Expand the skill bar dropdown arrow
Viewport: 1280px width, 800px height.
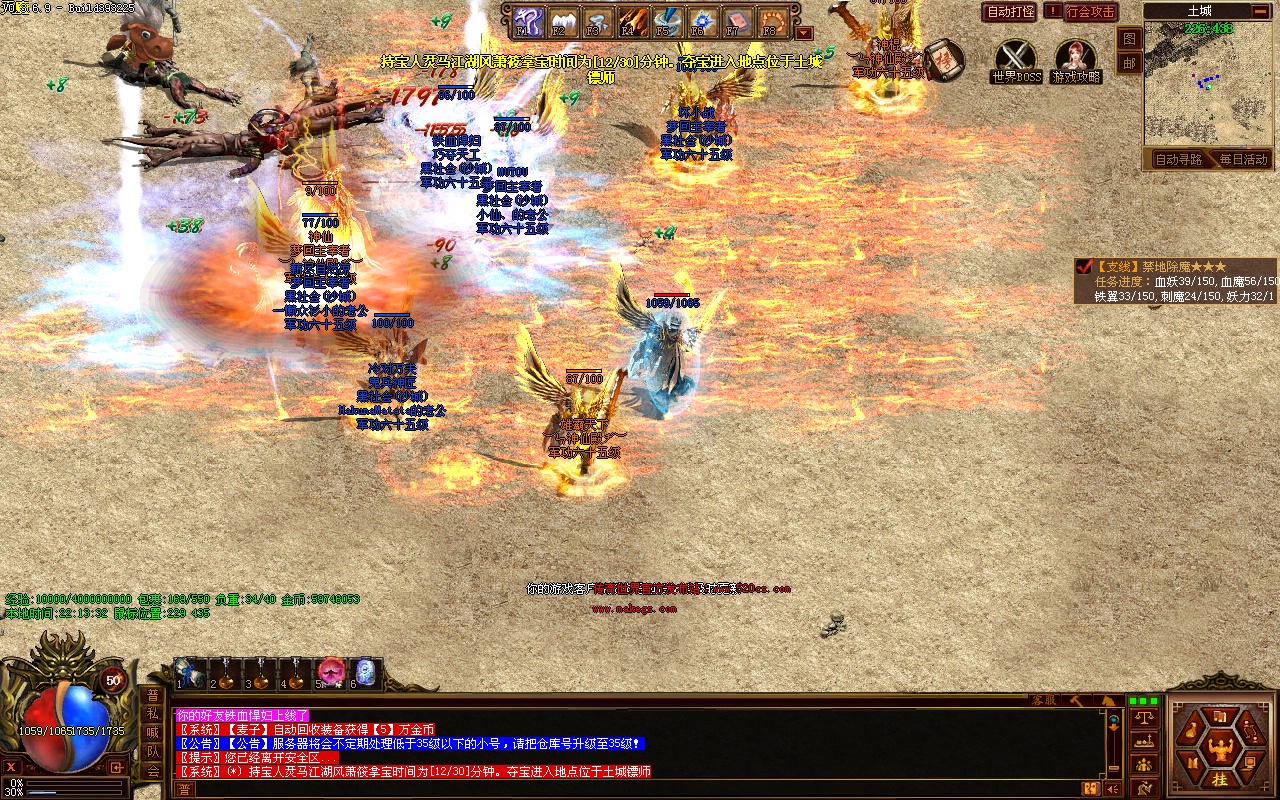click(805, 32)
